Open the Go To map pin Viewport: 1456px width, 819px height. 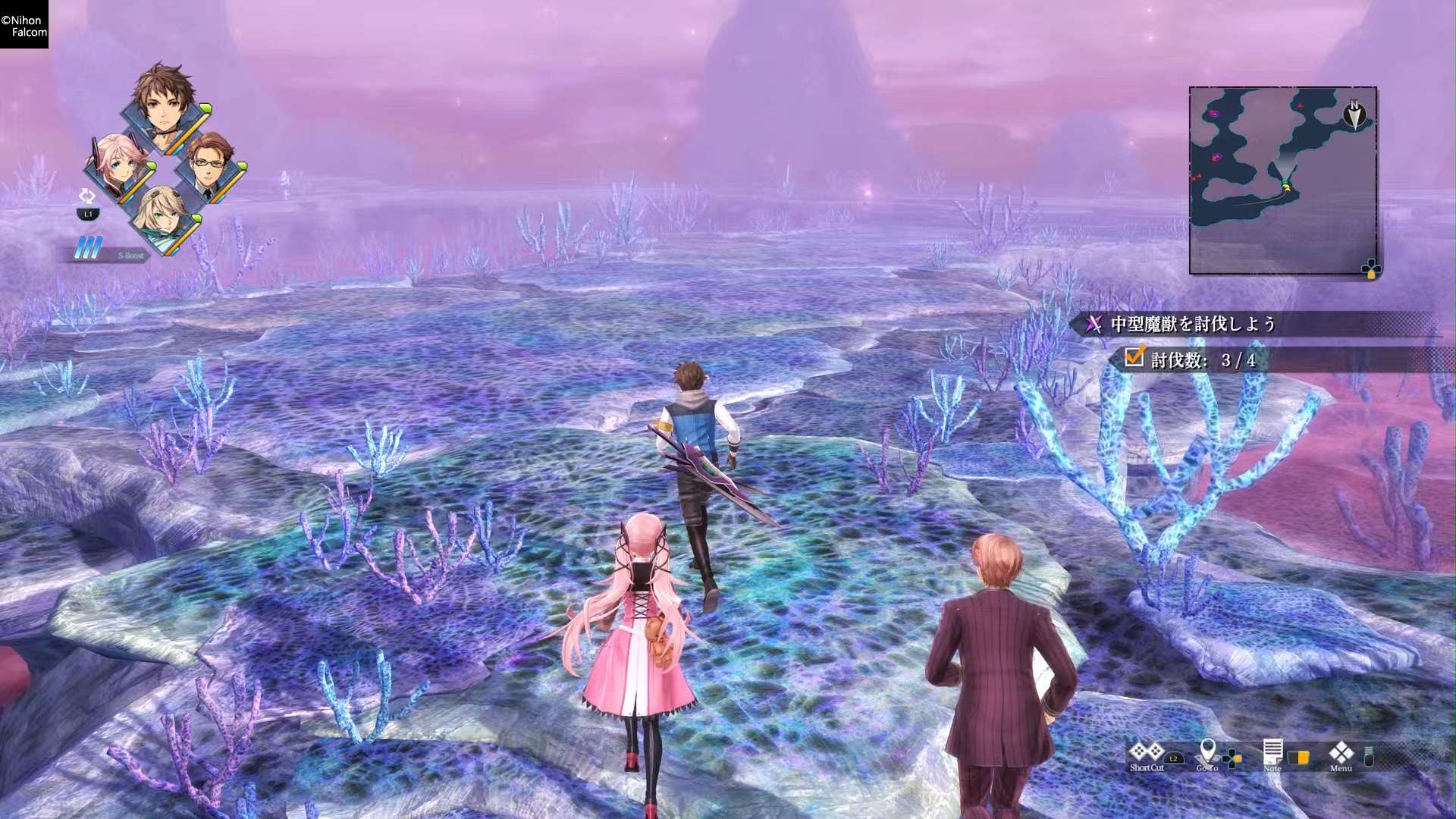coord(1207,752)
